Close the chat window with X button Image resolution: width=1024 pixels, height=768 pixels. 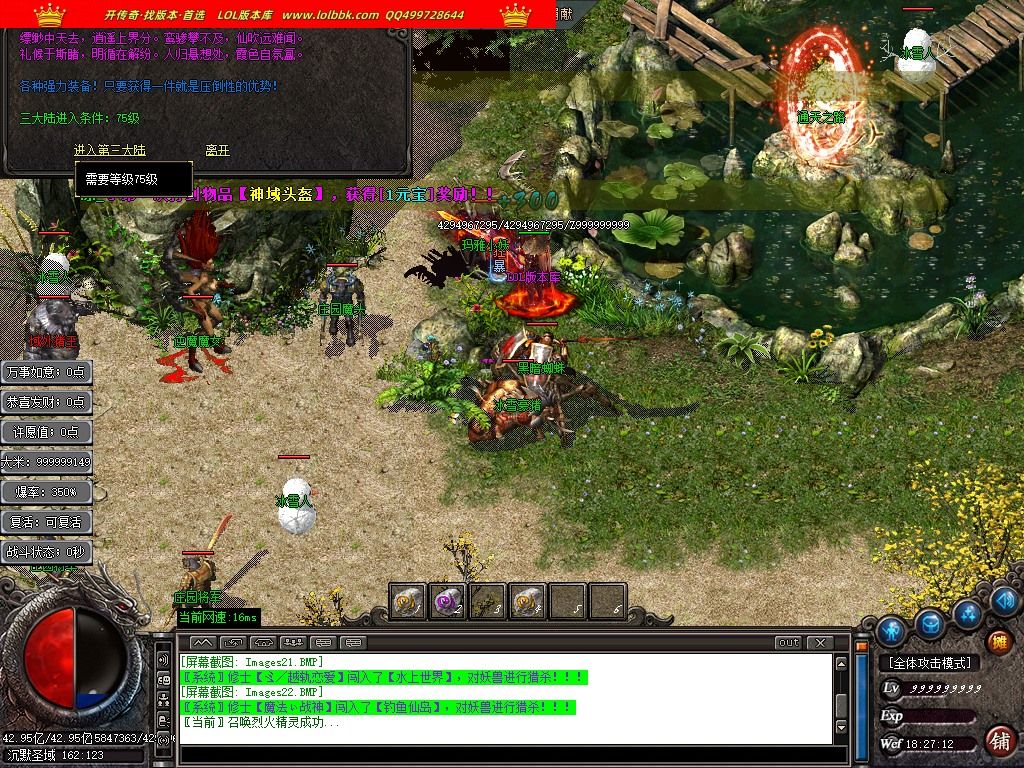coord(820,642)
